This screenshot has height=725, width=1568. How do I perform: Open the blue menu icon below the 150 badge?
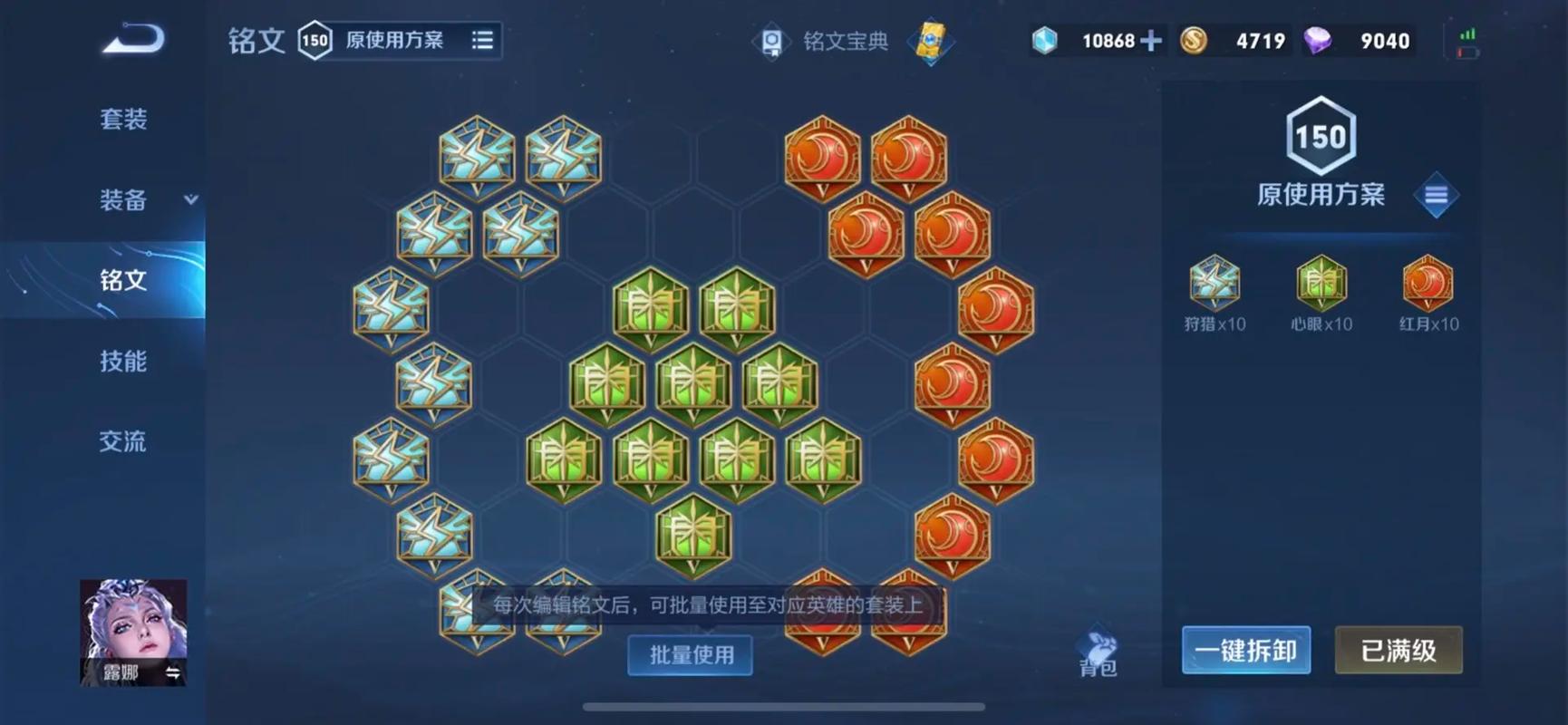(x=1436, y=196)
